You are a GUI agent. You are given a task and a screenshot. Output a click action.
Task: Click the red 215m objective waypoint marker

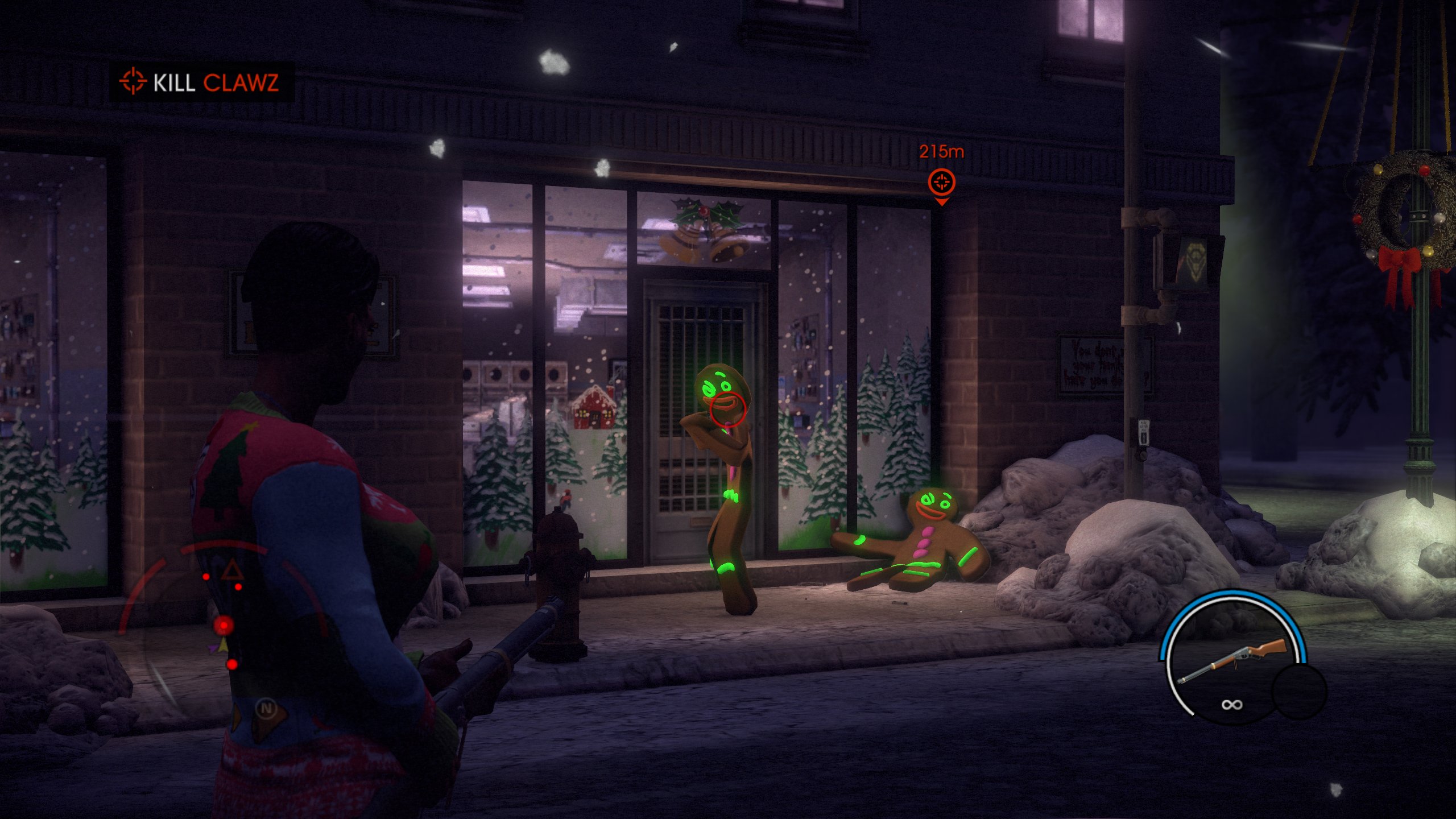(941, 183)
